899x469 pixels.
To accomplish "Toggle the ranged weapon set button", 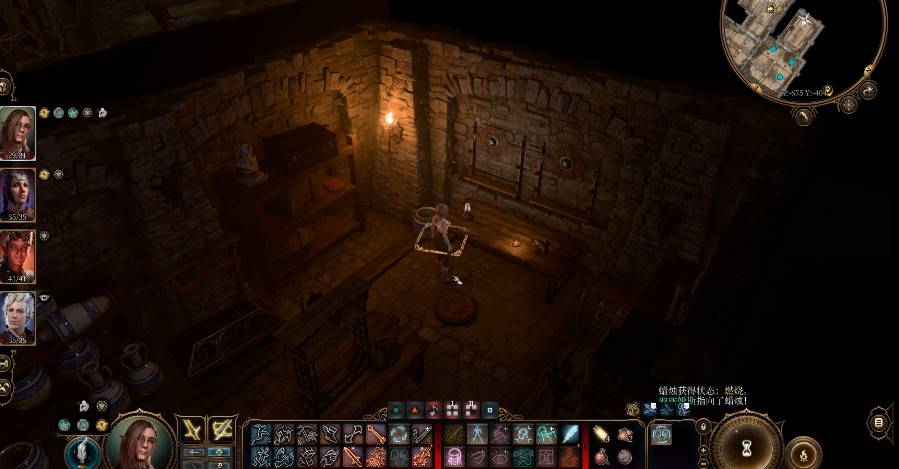I will (222, 432).
